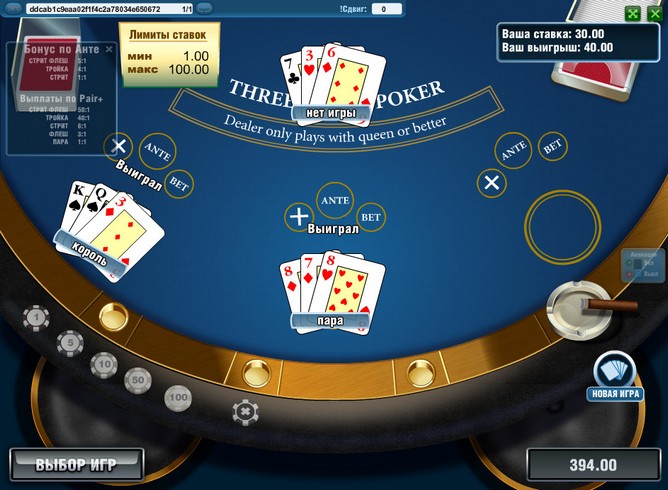Viewport: 668px width, 490px height.
Task: Open the Выбор игр game selection
Action: [76, 465]
